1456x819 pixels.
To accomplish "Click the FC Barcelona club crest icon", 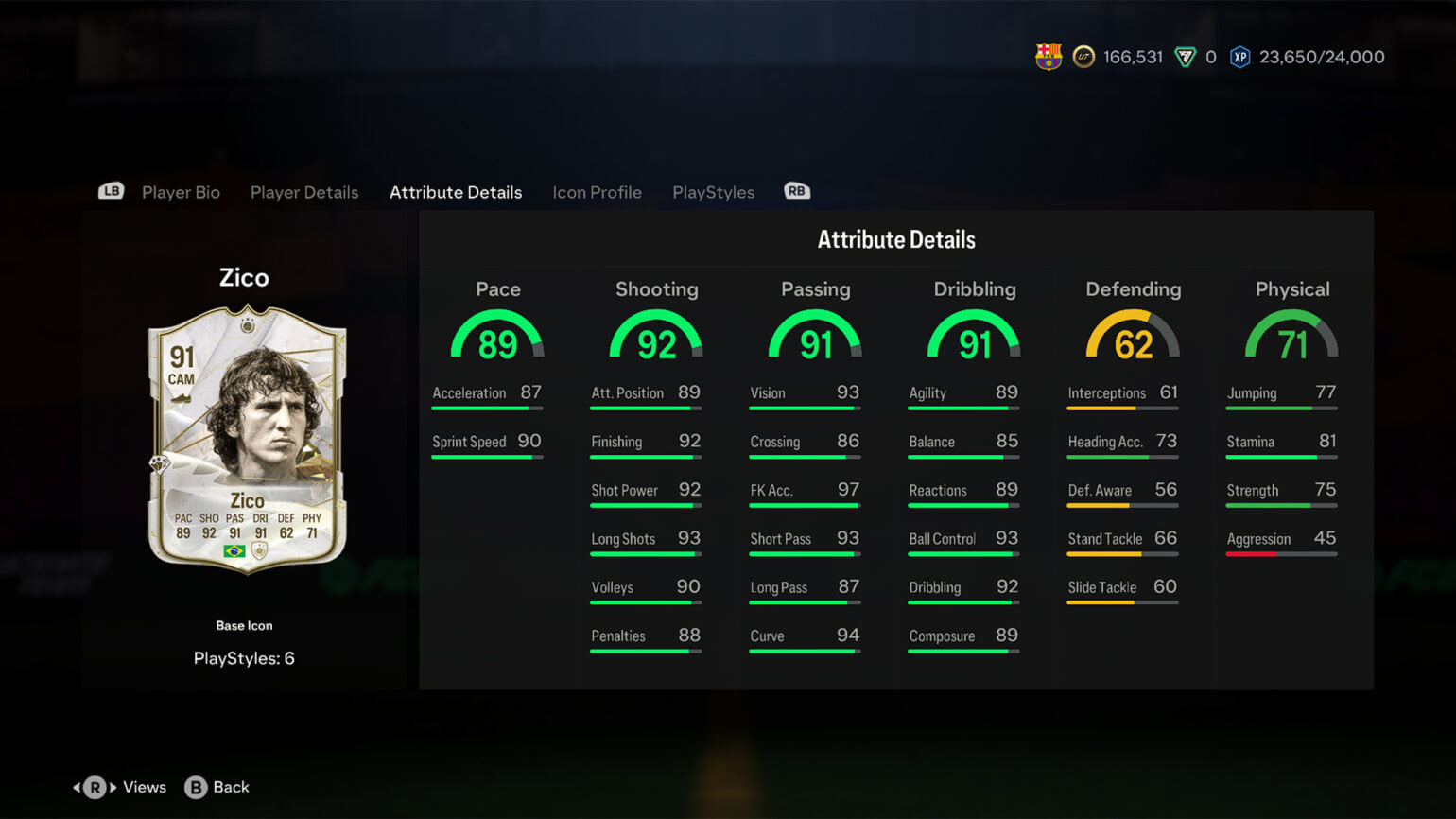I will 1048,56.
